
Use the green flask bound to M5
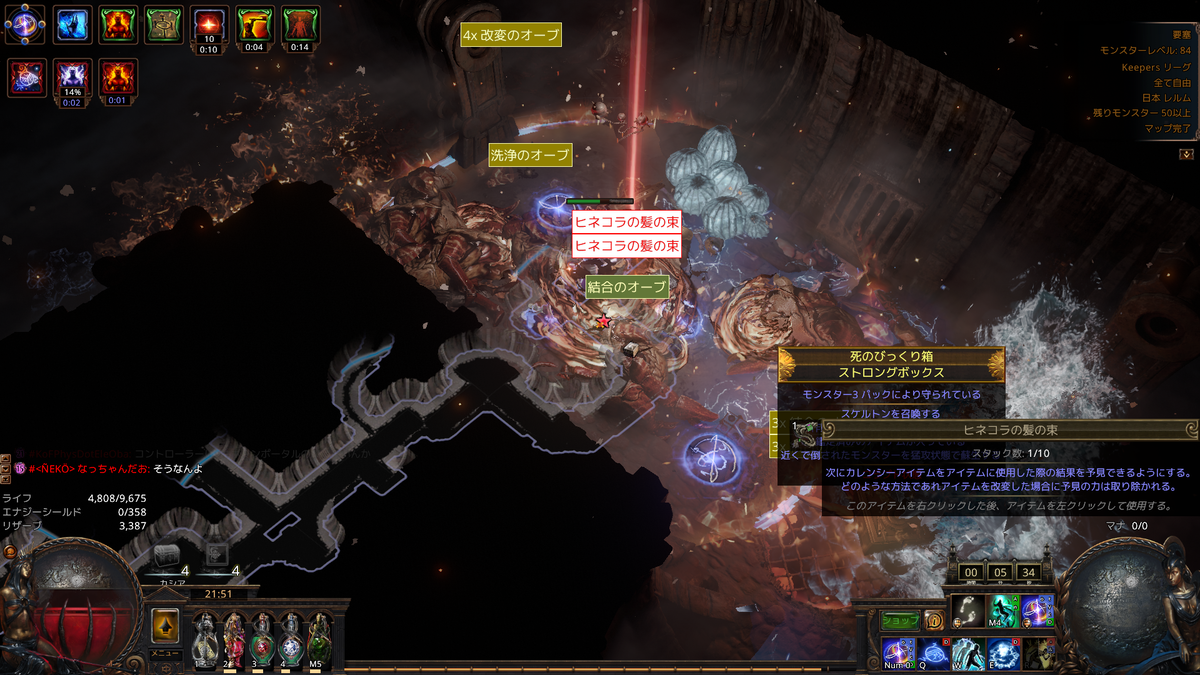318,637
